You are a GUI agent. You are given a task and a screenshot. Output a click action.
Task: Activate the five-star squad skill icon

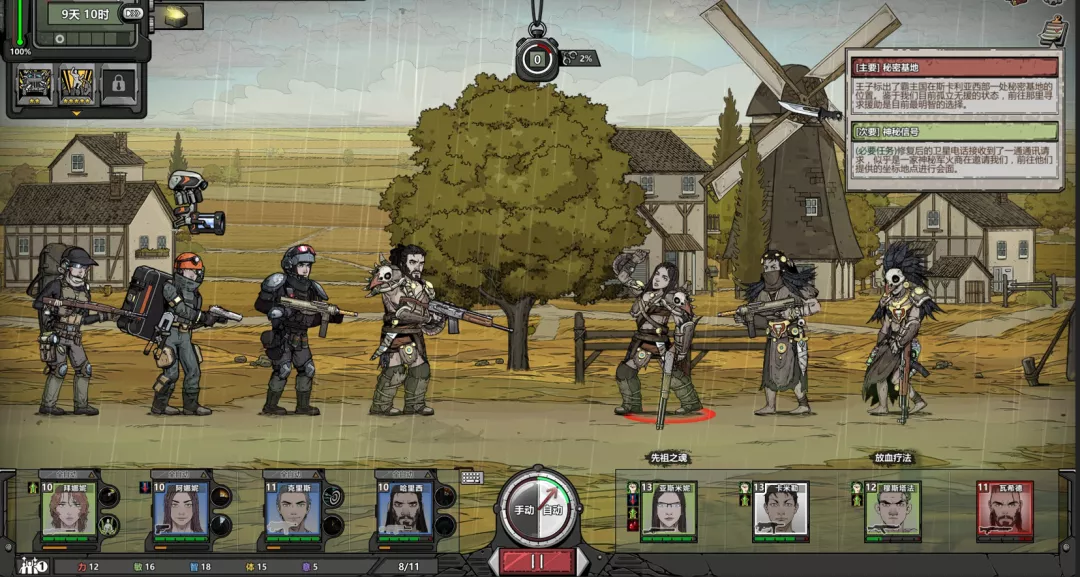76,85
